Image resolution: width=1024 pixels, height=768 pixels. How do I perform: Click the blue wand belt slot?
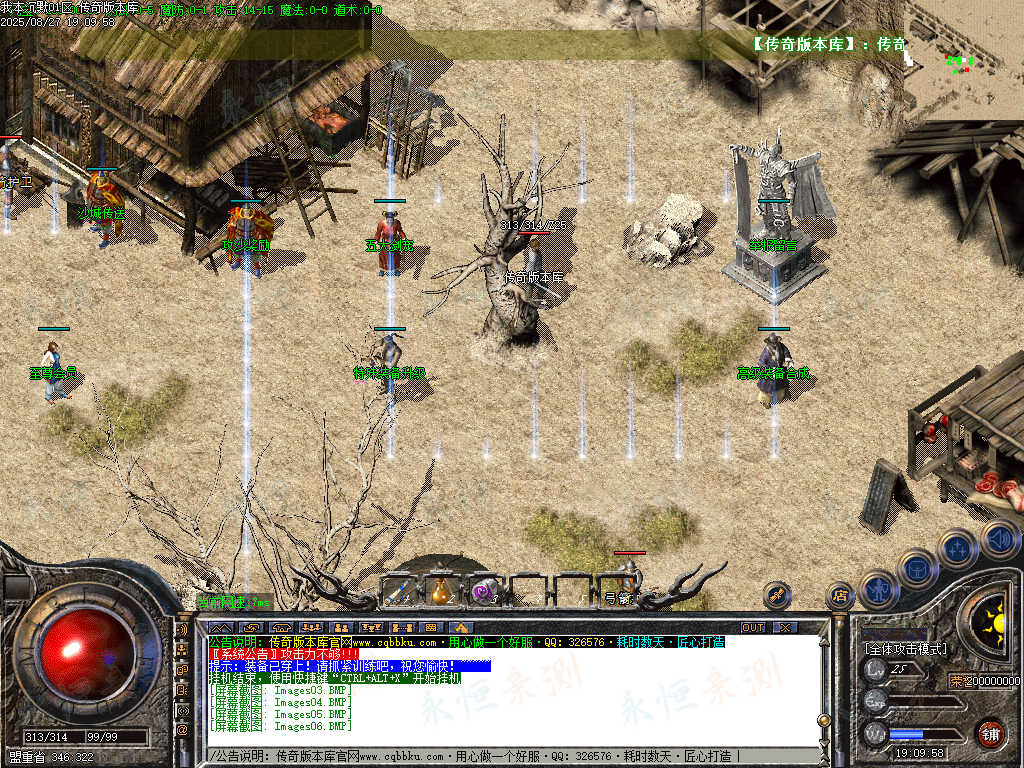click(x=401, y=590)
